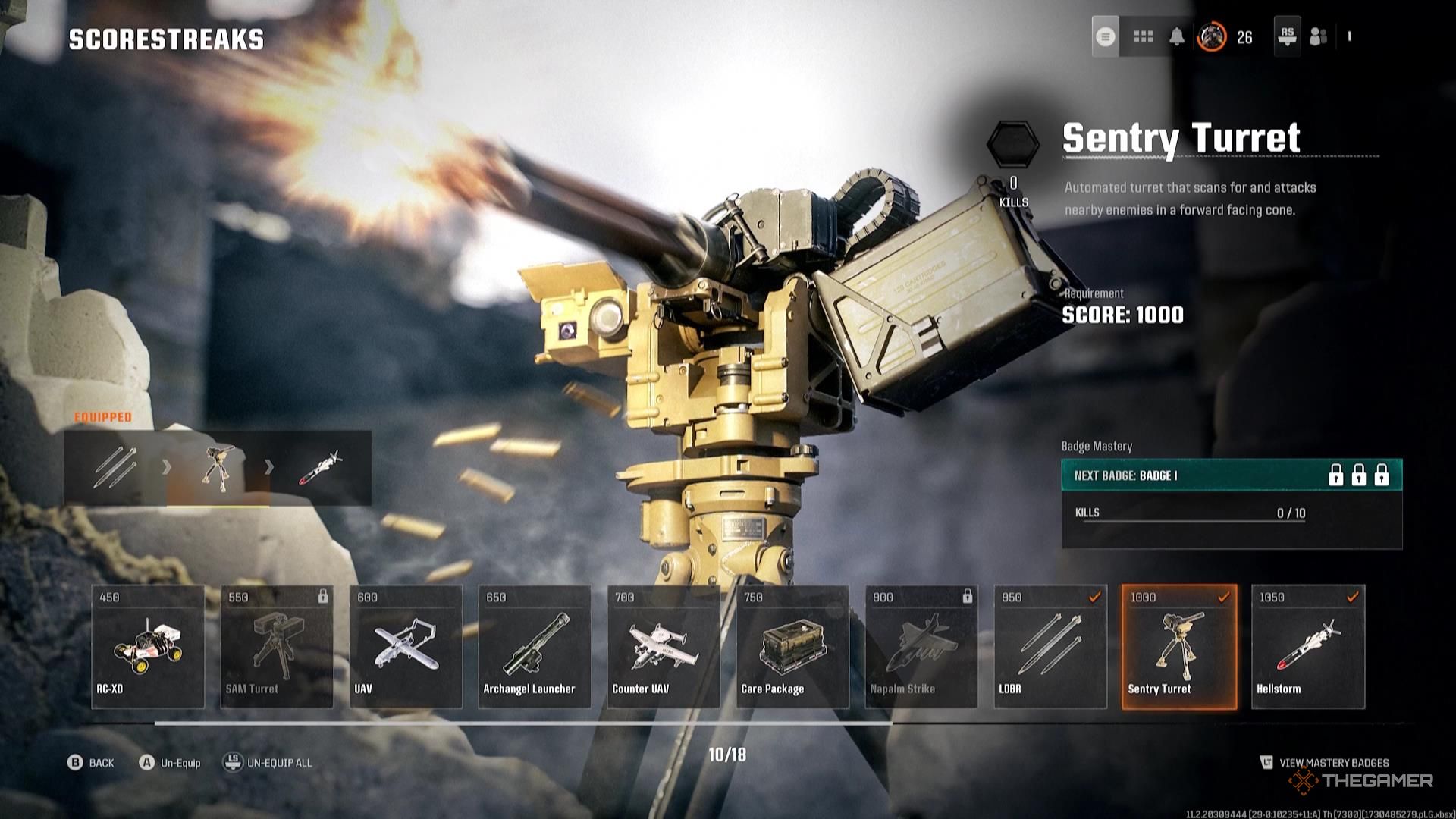Select the Archangel Launcher tile
This screenshot has width=1456, height=819.
pyautogui.click(x=535, y=646)
